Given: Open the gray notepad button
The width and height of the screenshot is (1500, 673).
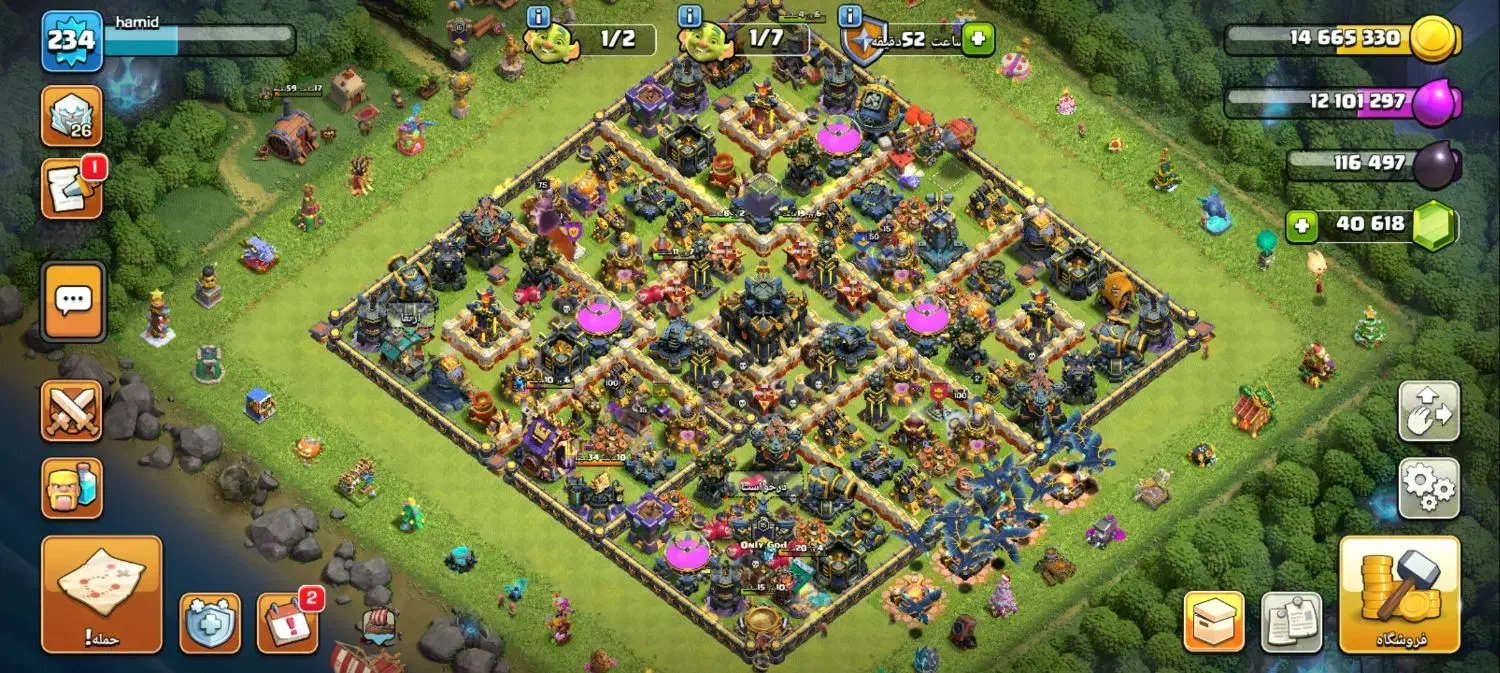Looking at the screenshot, I should tap(1291, 621).
